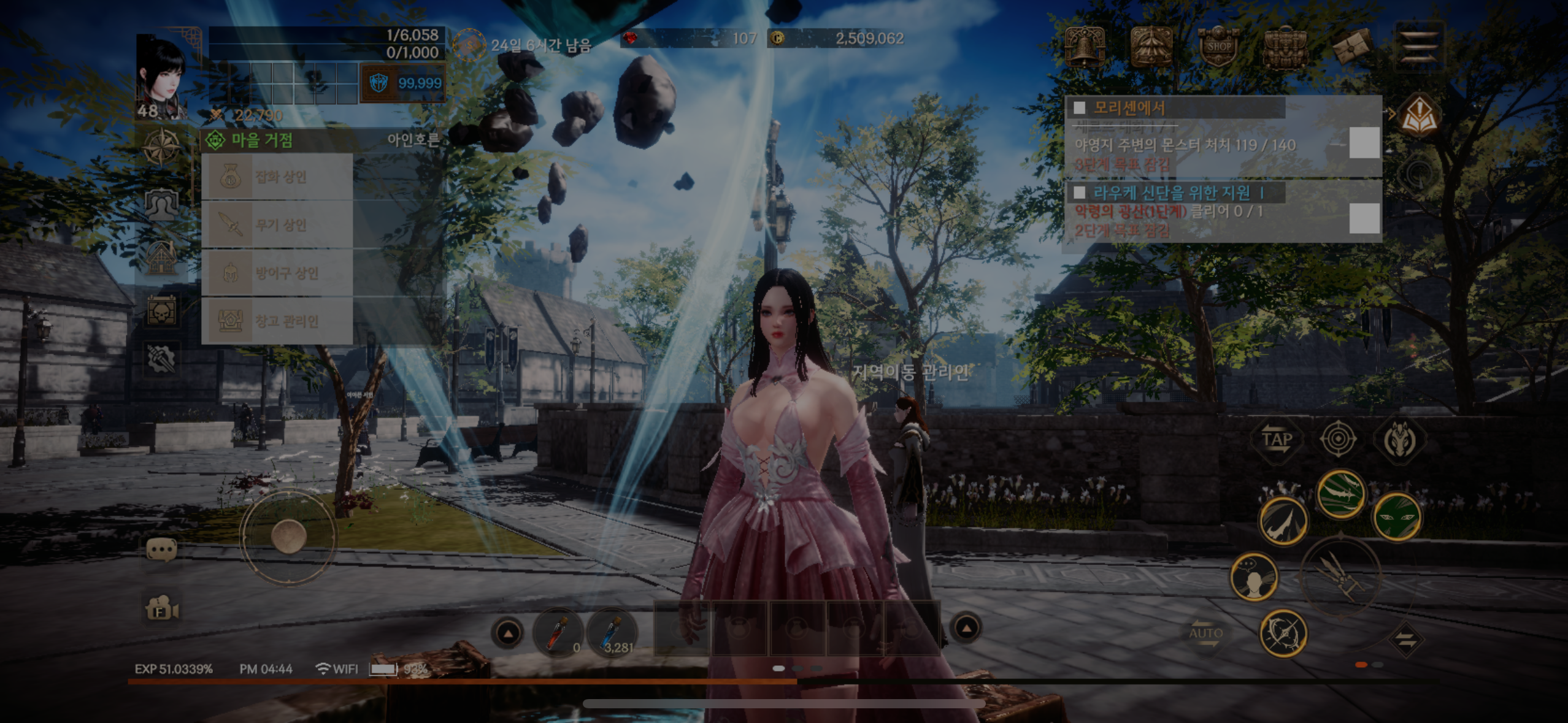The width and height of the screenshot is (1568, 723).
Task: Toggle the AUTO battle button
Action: (x=1206, y=635)
